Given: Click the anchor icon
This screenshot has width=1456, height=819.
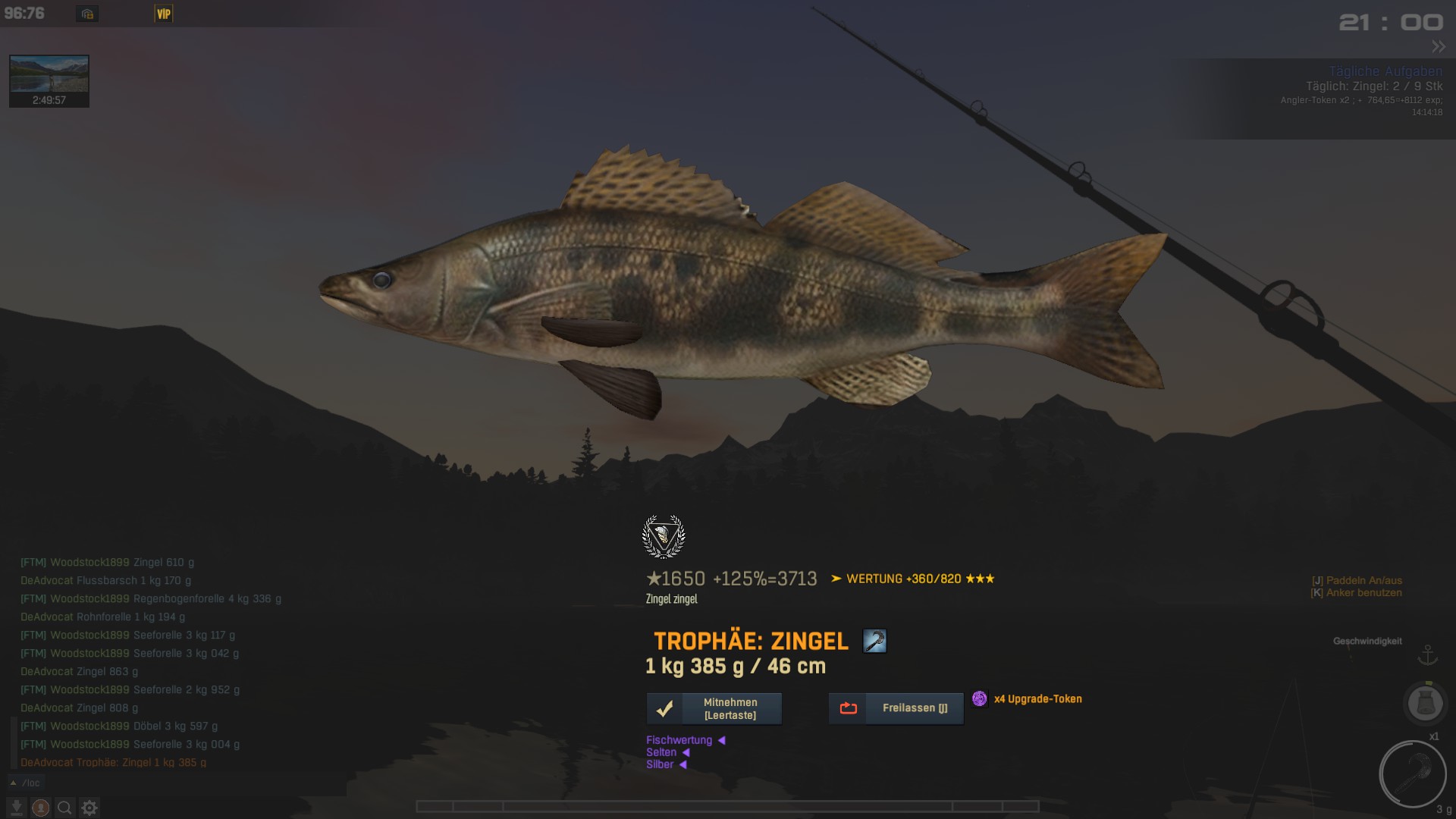Looking at the screenshot, I should point(1428,654).
